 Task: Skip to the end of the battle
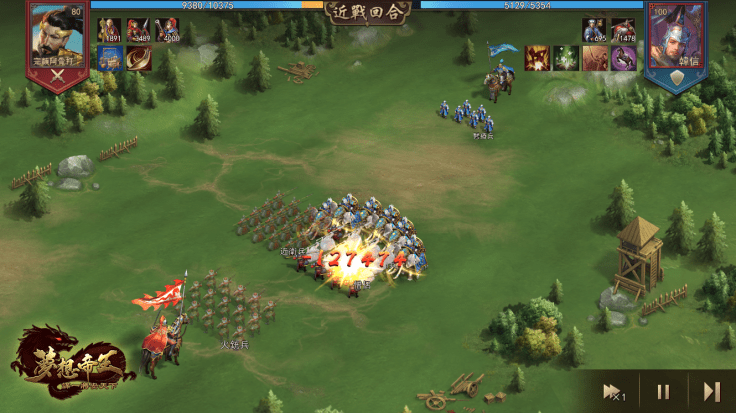click(712, 392)
